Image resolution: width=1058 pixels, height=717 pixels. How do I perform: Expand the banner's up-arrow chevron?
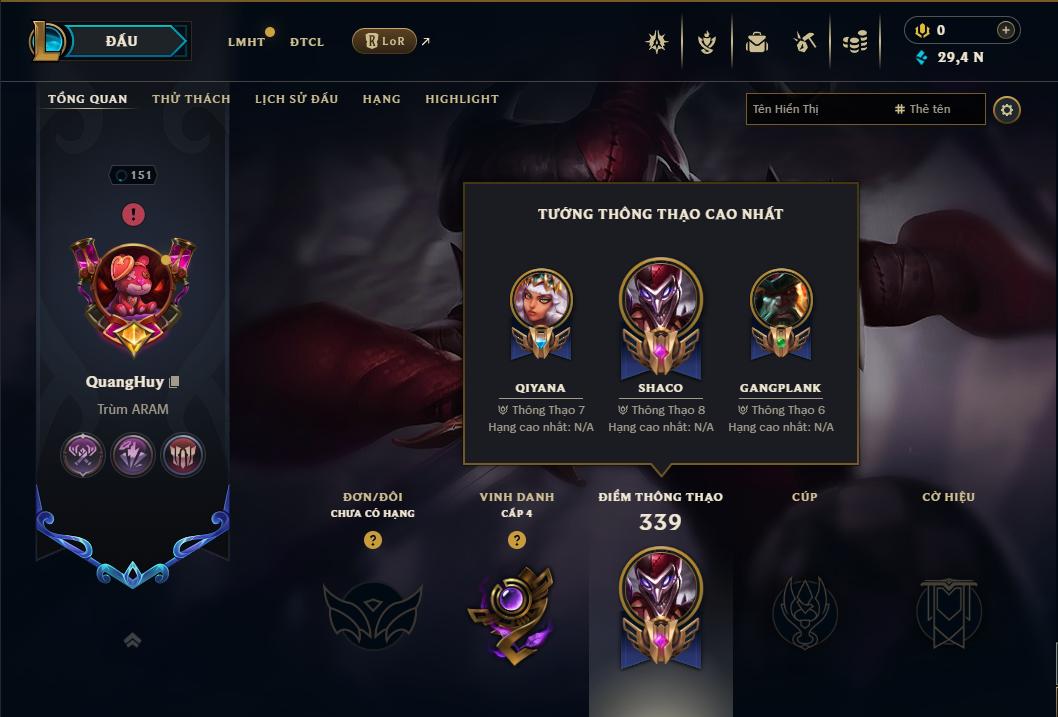[x=132, y=640]
